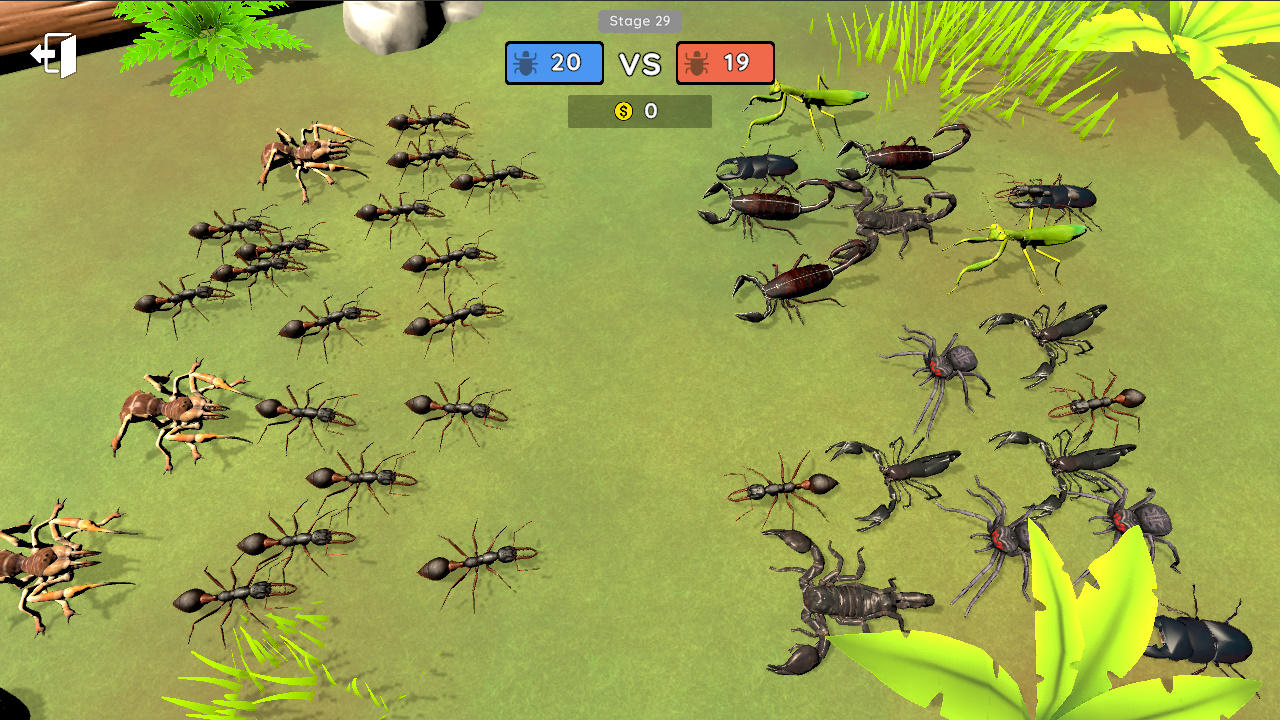Viewport: 1280px width, 720px height.
Task: Click the VS text between team counters
Action: pyautogui.click(x=641, y=62)
